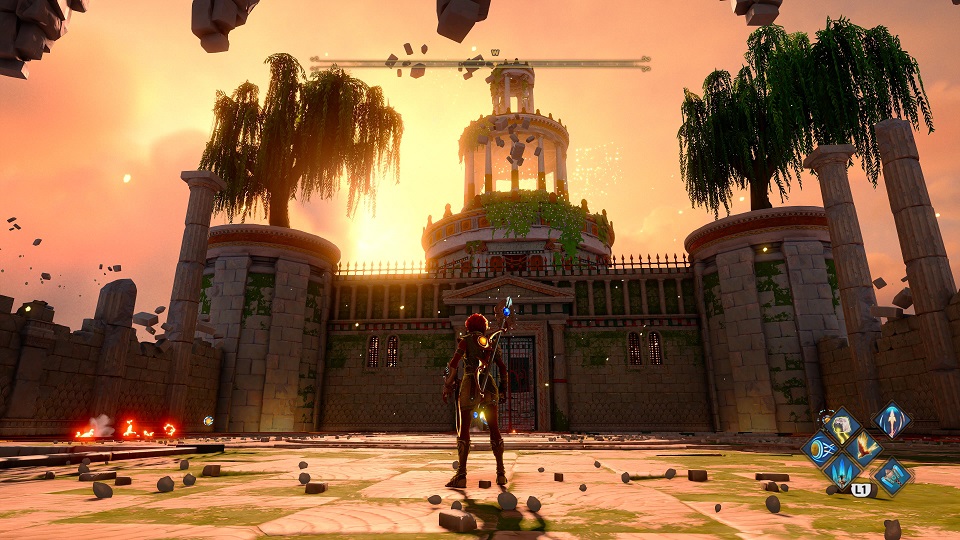Trigger the phoenix bird ability
Image resolution: width=960 pixels, height=540 pixels.
coord(864,447)
